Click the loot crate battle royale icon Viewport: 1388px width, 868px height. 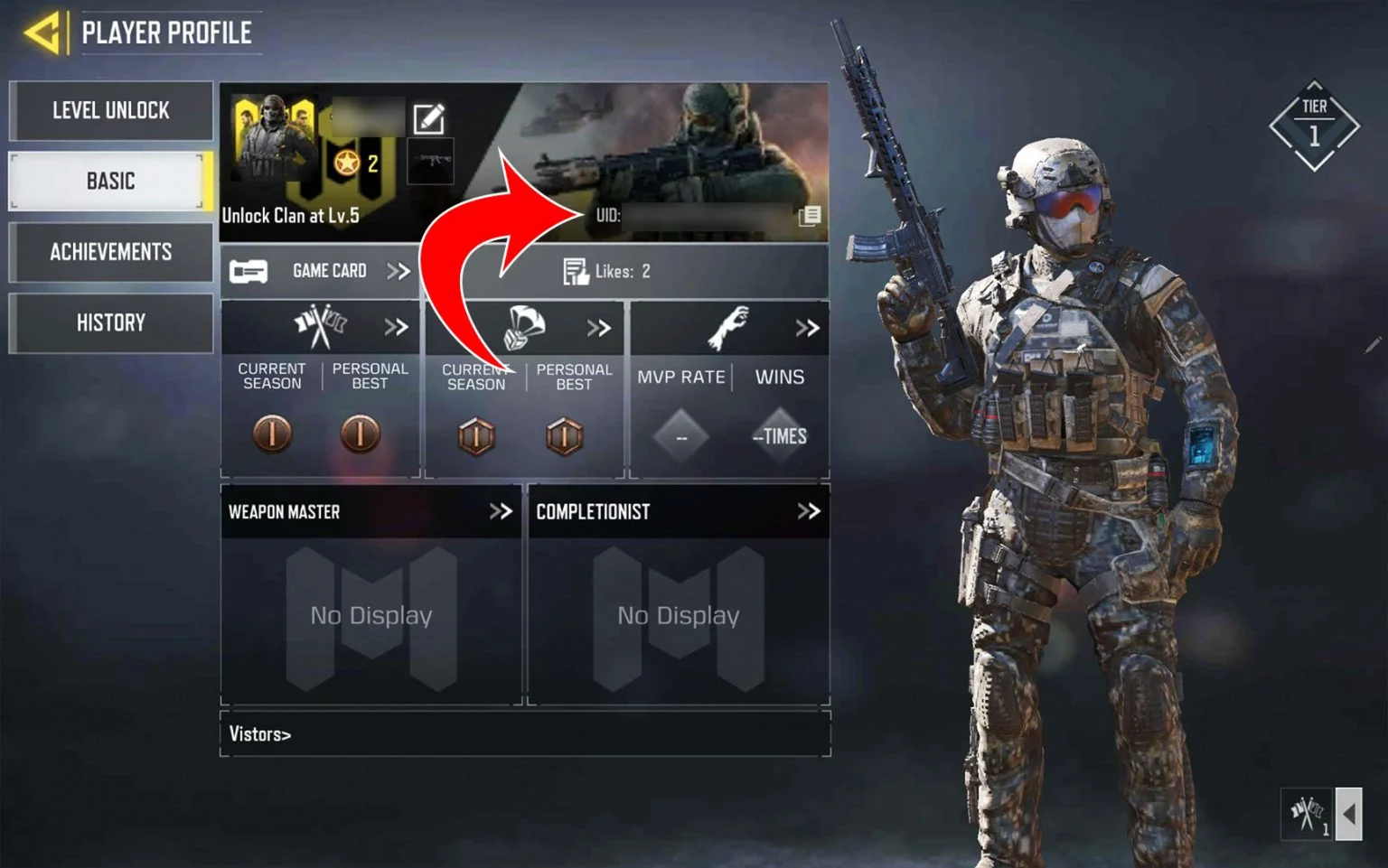[x=524, y=326]
